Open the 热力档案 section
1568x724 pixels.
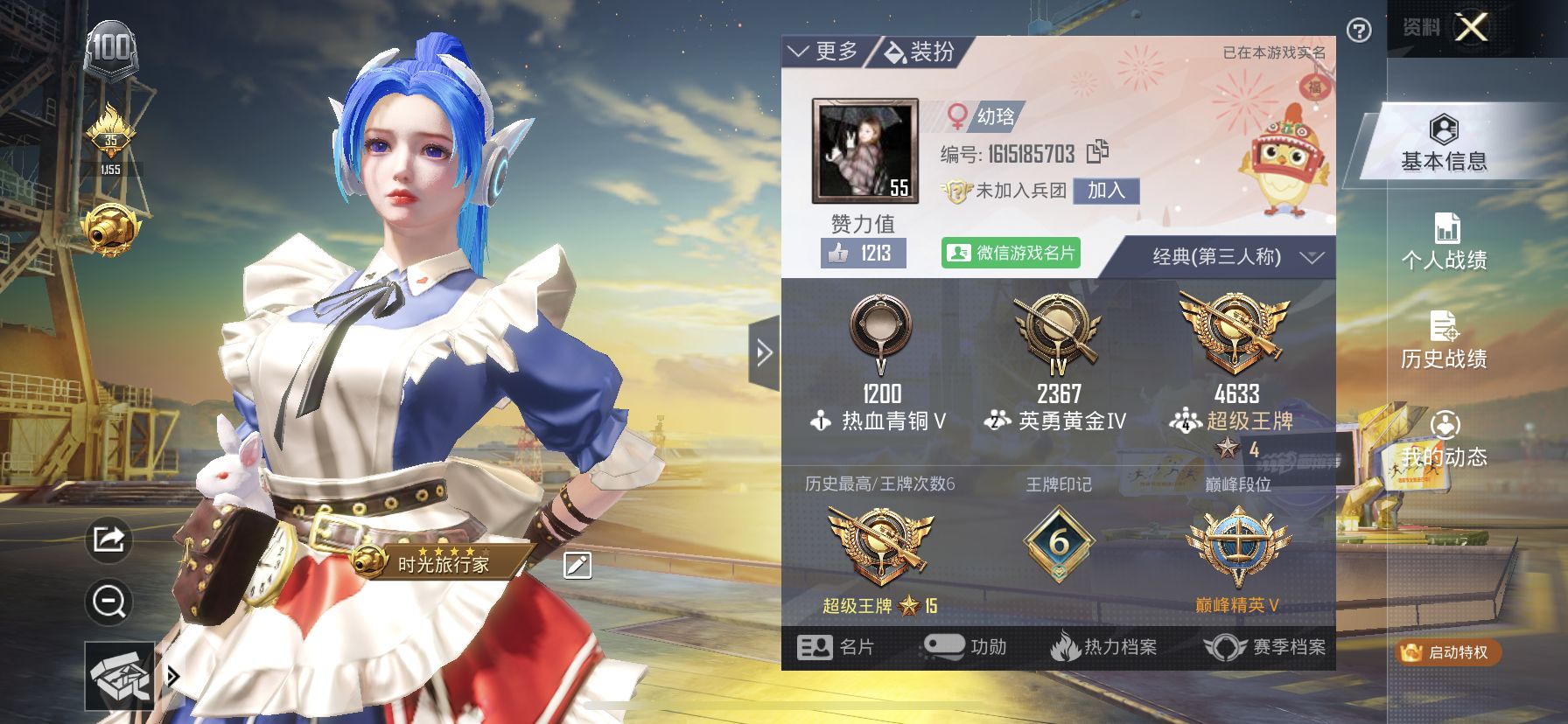(x=1103, y=647)
